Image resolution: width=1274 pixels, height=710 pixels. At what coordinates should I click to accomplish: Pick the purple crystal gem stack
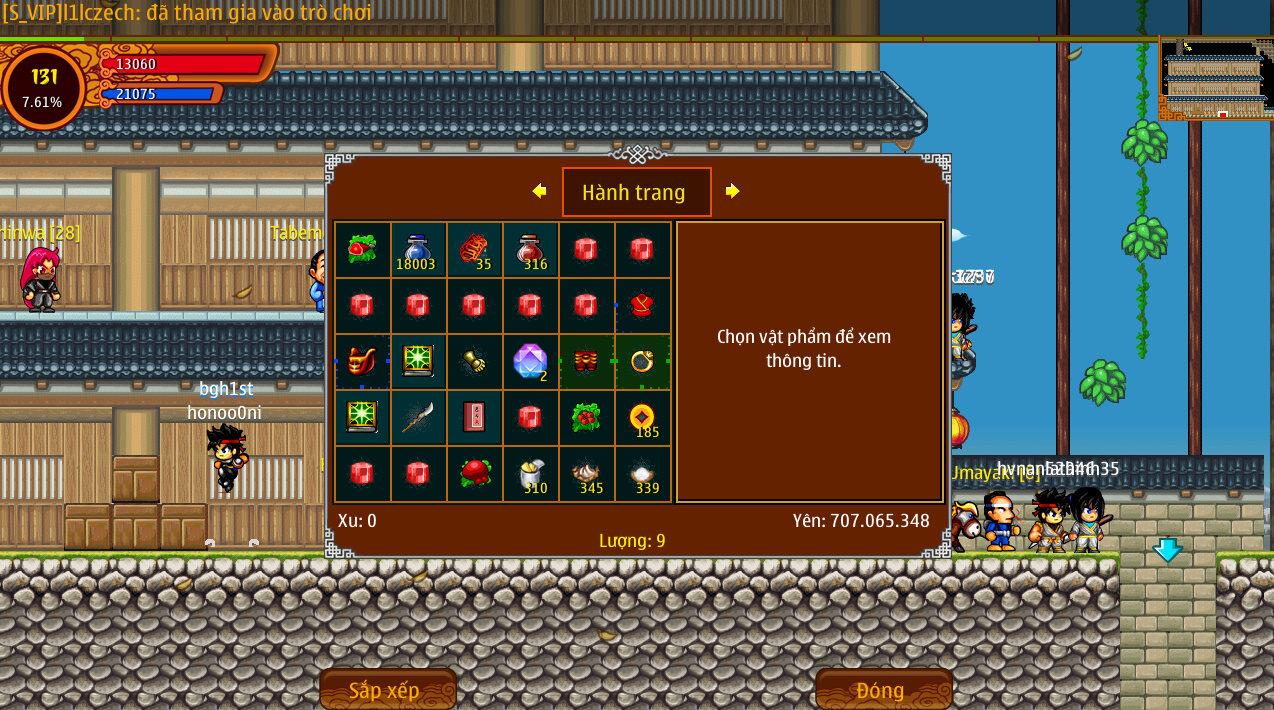(530, 362)
